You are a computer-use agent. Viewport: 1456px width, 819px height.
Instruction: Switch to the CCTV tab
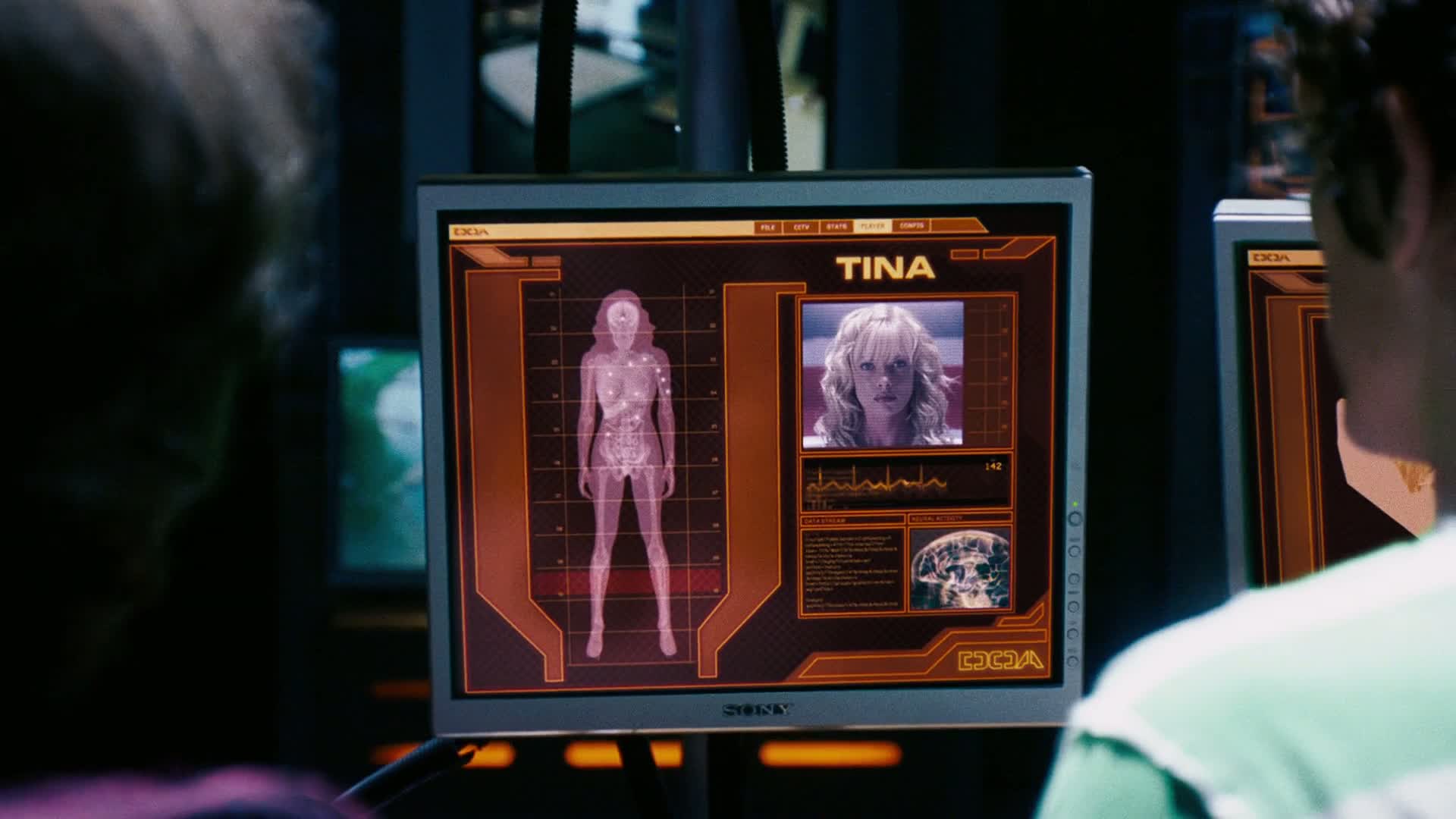click(802, 227)
